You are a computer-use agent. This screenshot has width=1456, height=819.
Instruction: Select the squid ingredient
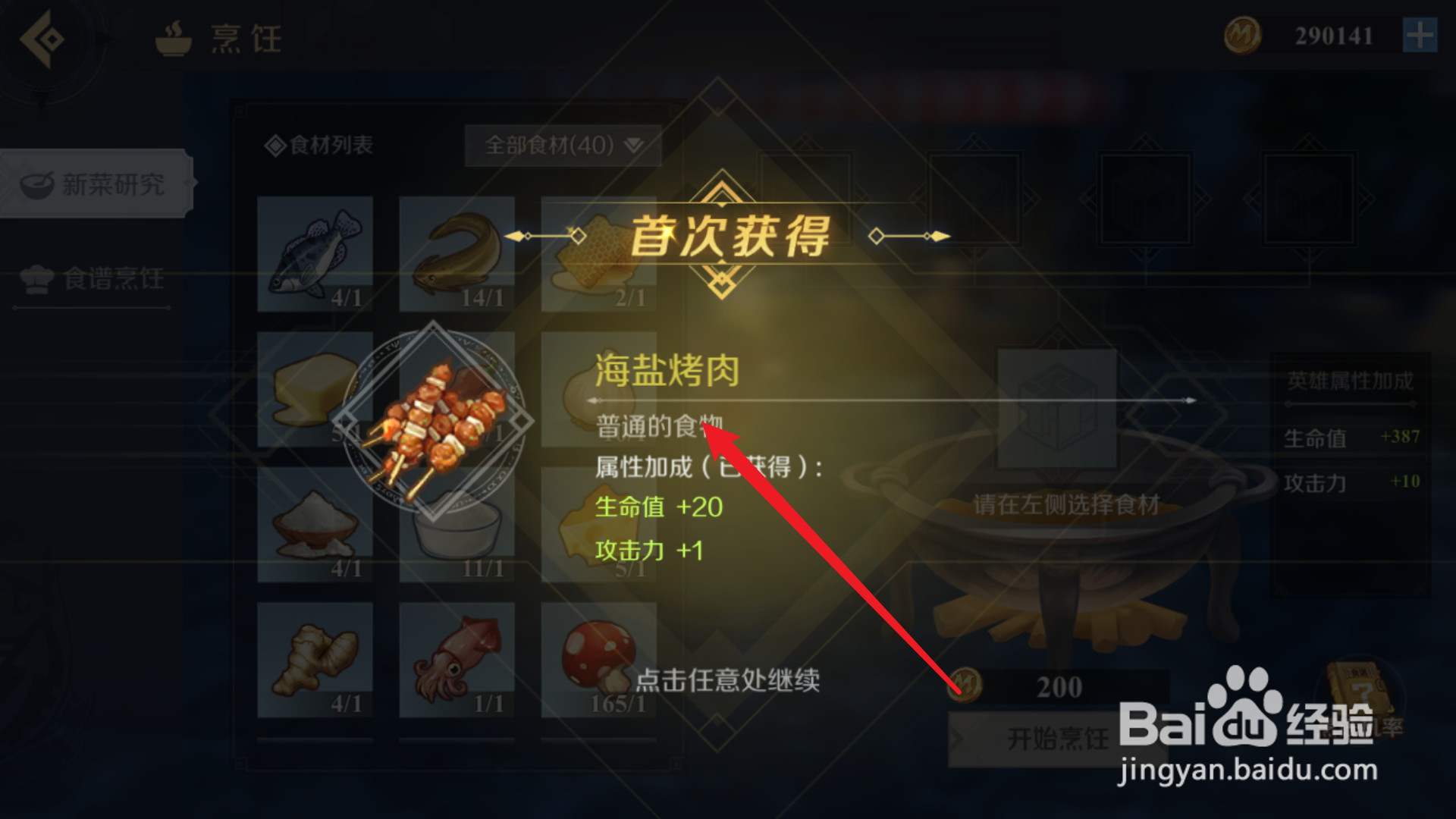[x=456, y=660]
